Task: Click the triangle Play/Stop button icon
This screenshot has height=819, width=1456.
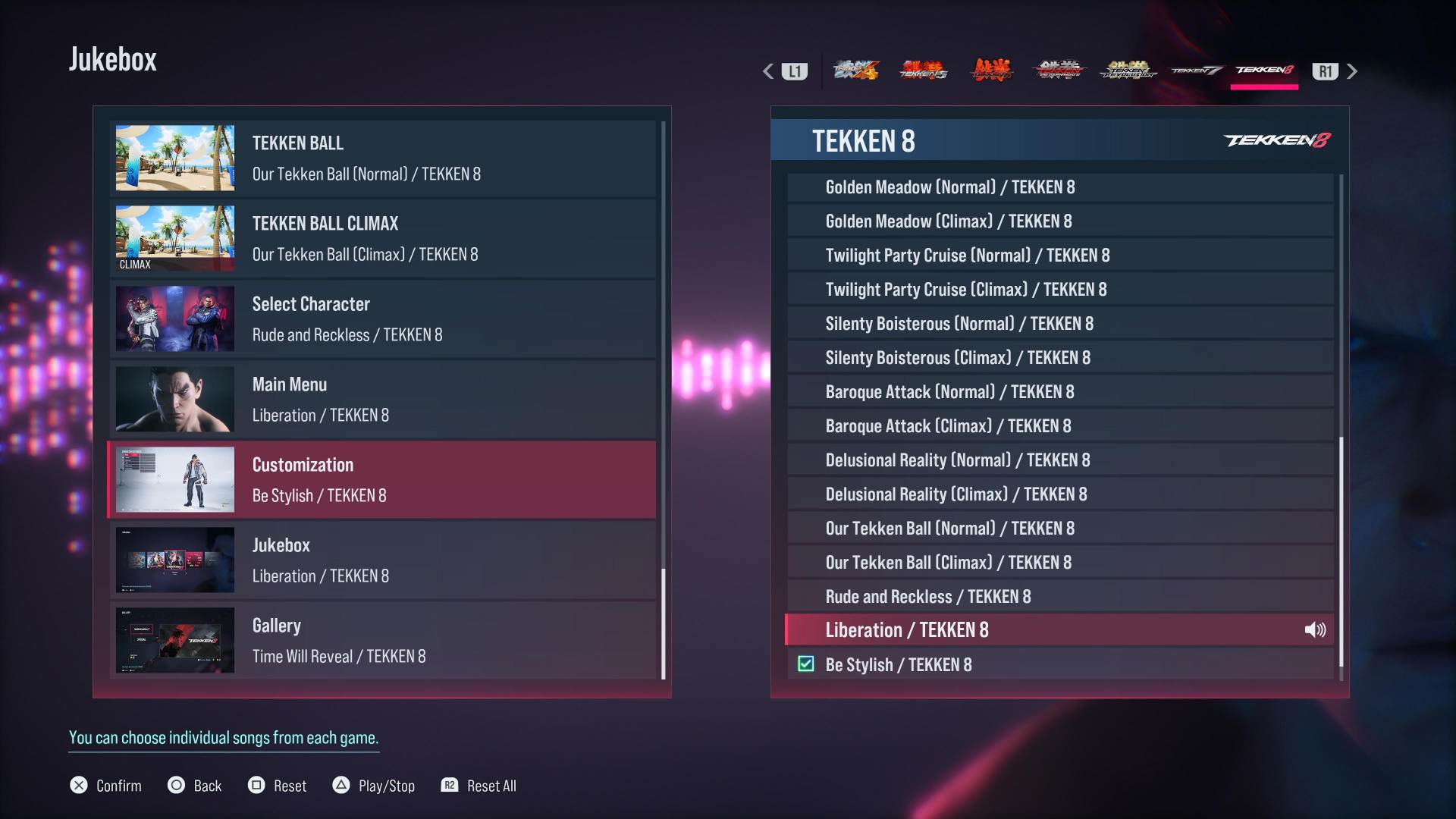Action: [x=342, y=786]
